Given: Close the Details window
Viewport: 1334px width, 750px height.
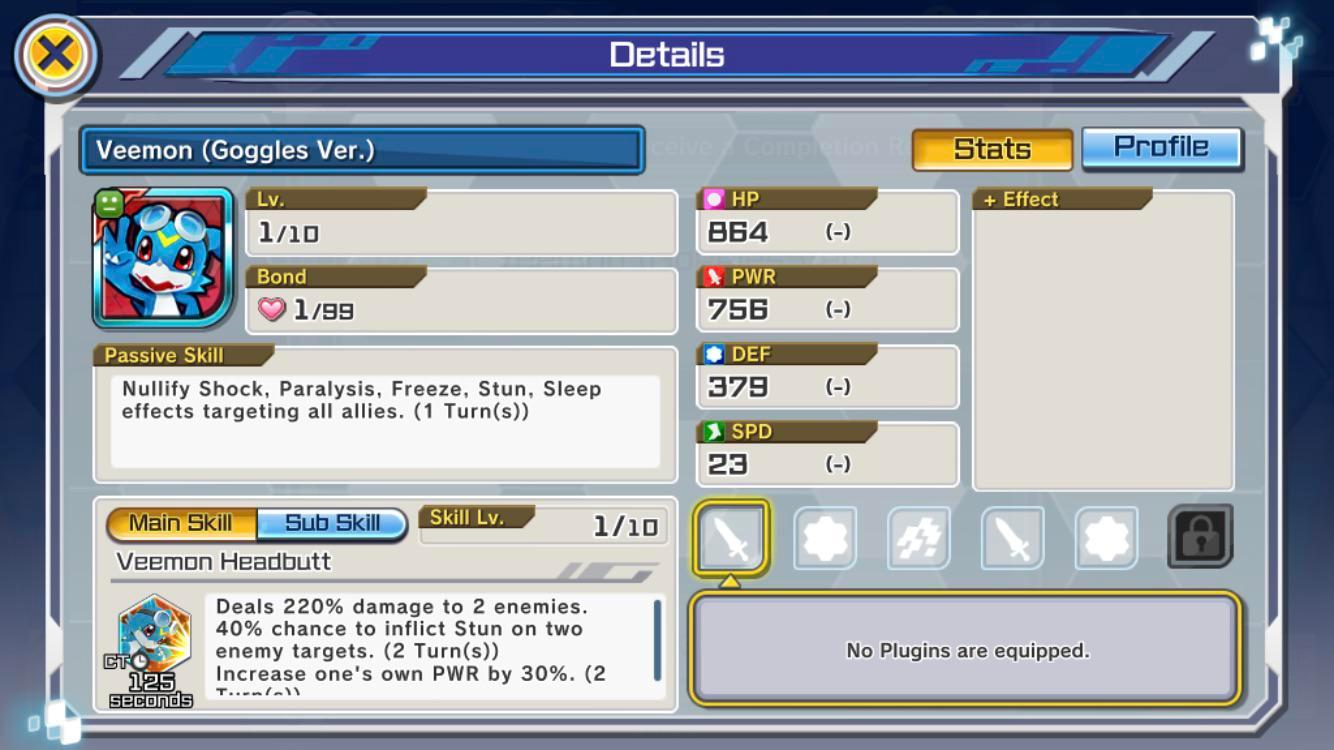Looking at the screenshot, I should pyautogui.click(x=55, y=56).
